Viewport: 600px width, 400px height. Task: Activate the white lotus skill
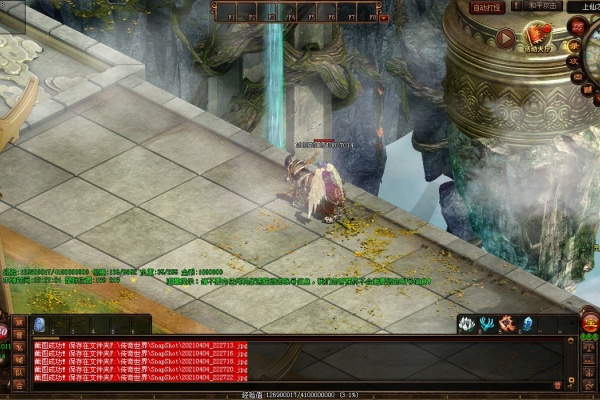(466, 324)
